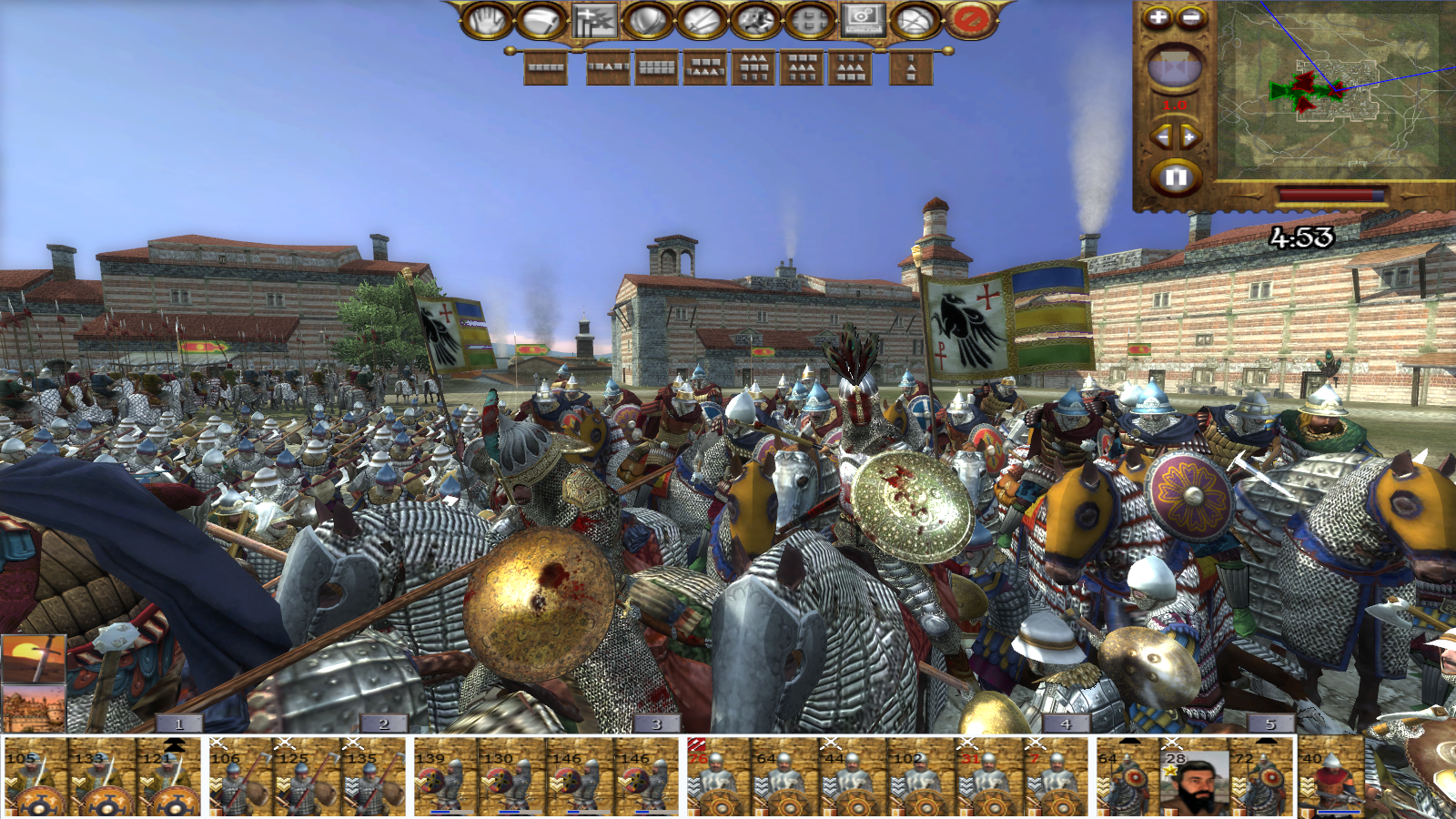Screen dimensions: 1456x819
Task: Choose the single column group formation
Action: [911, 67]
